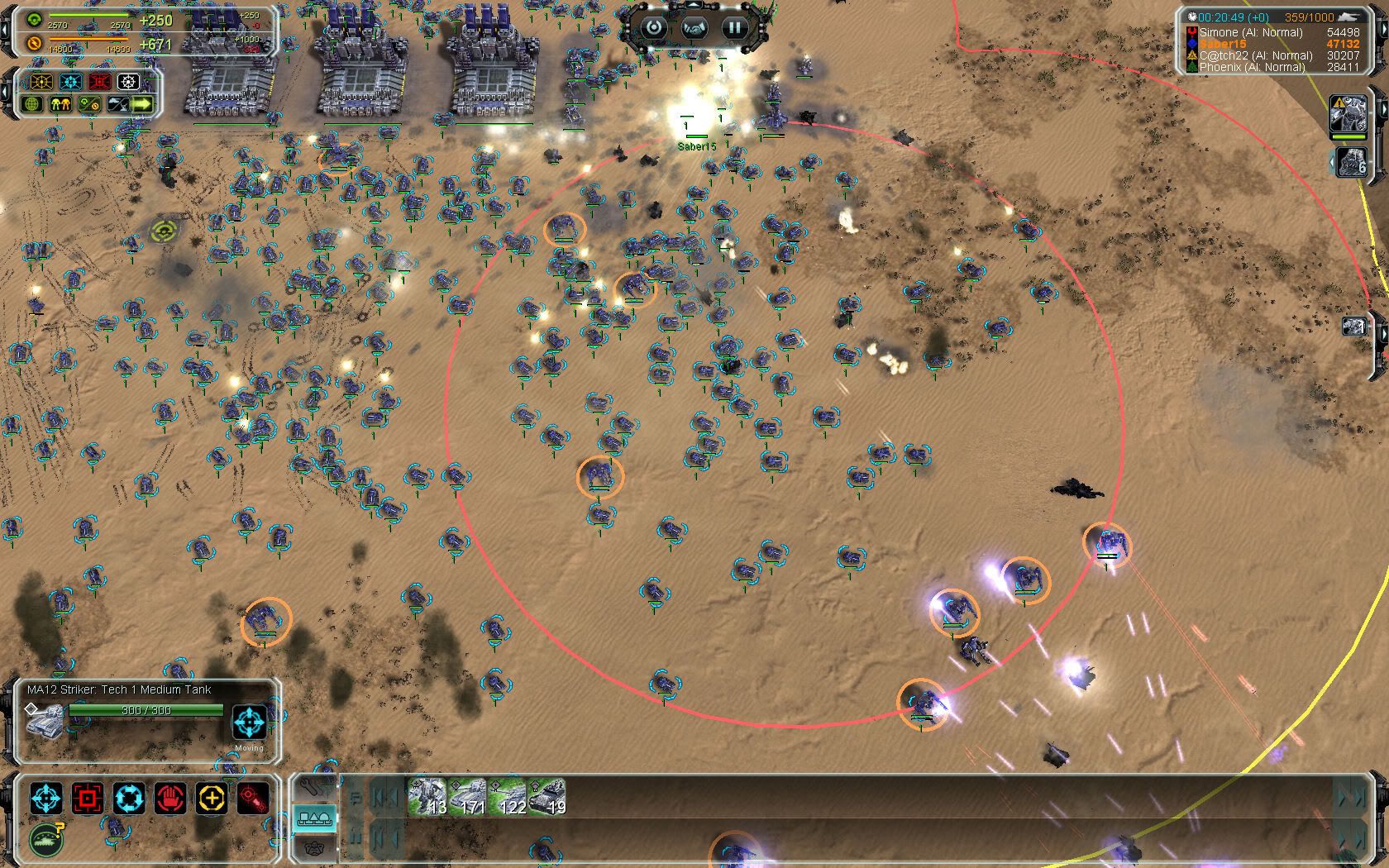This screenshot has height=868, width=1389.
Task: Select the 171 Striker tanks group
Action: click(468, 798)
